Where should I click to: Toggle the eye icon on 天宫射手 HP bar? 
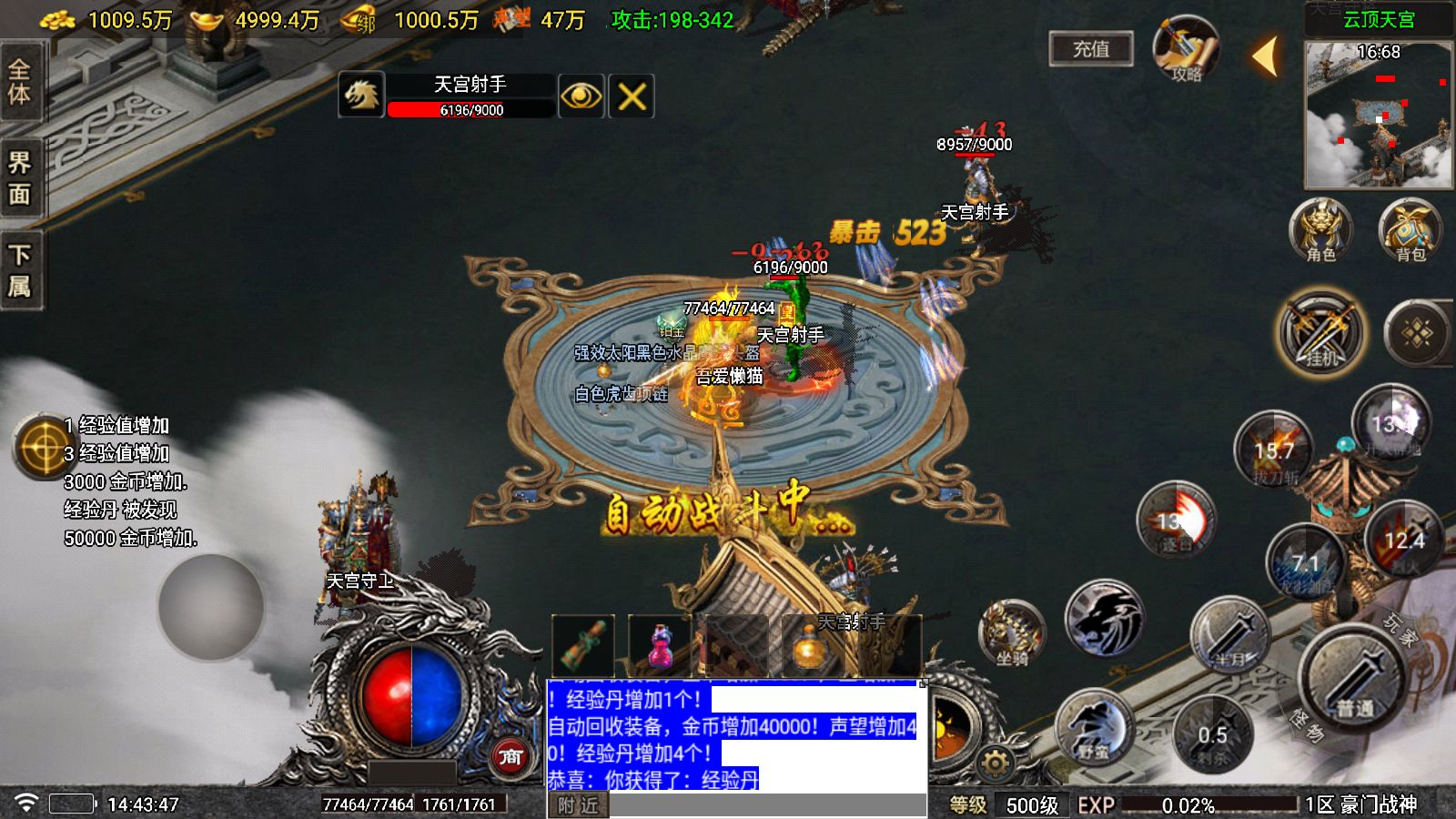tap(581, 95)
